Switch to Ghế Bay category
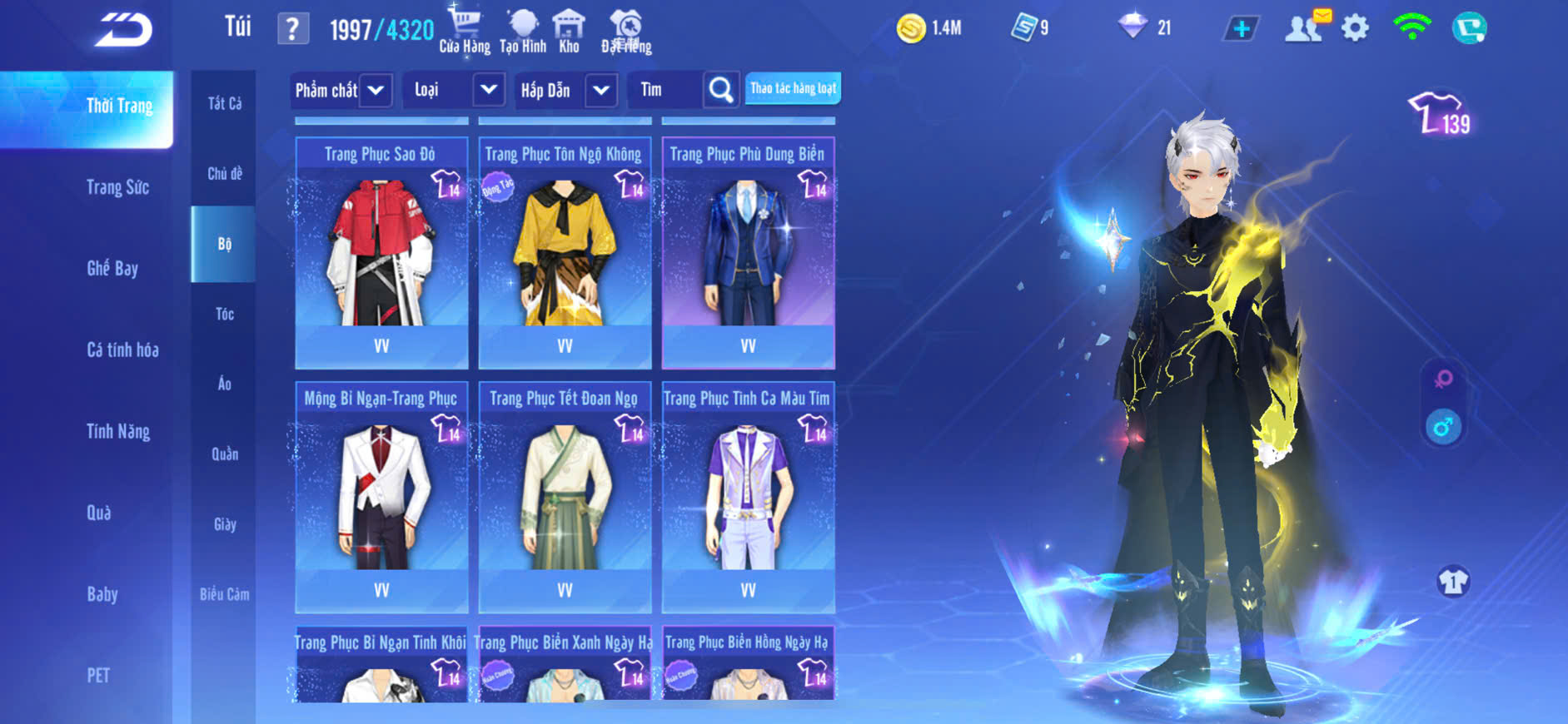The height and width of the screenshot is (724, 1568). (x=112, y=268)
